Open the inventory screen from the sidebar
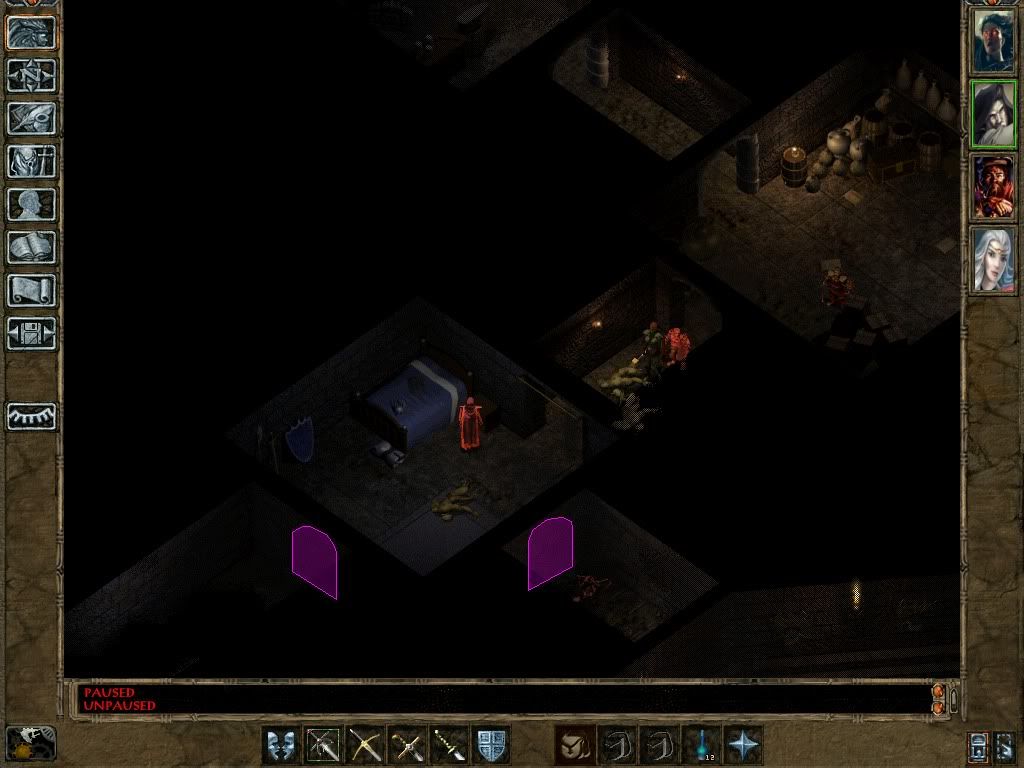Screen dimensions: 1024x768 click(32, 161)
